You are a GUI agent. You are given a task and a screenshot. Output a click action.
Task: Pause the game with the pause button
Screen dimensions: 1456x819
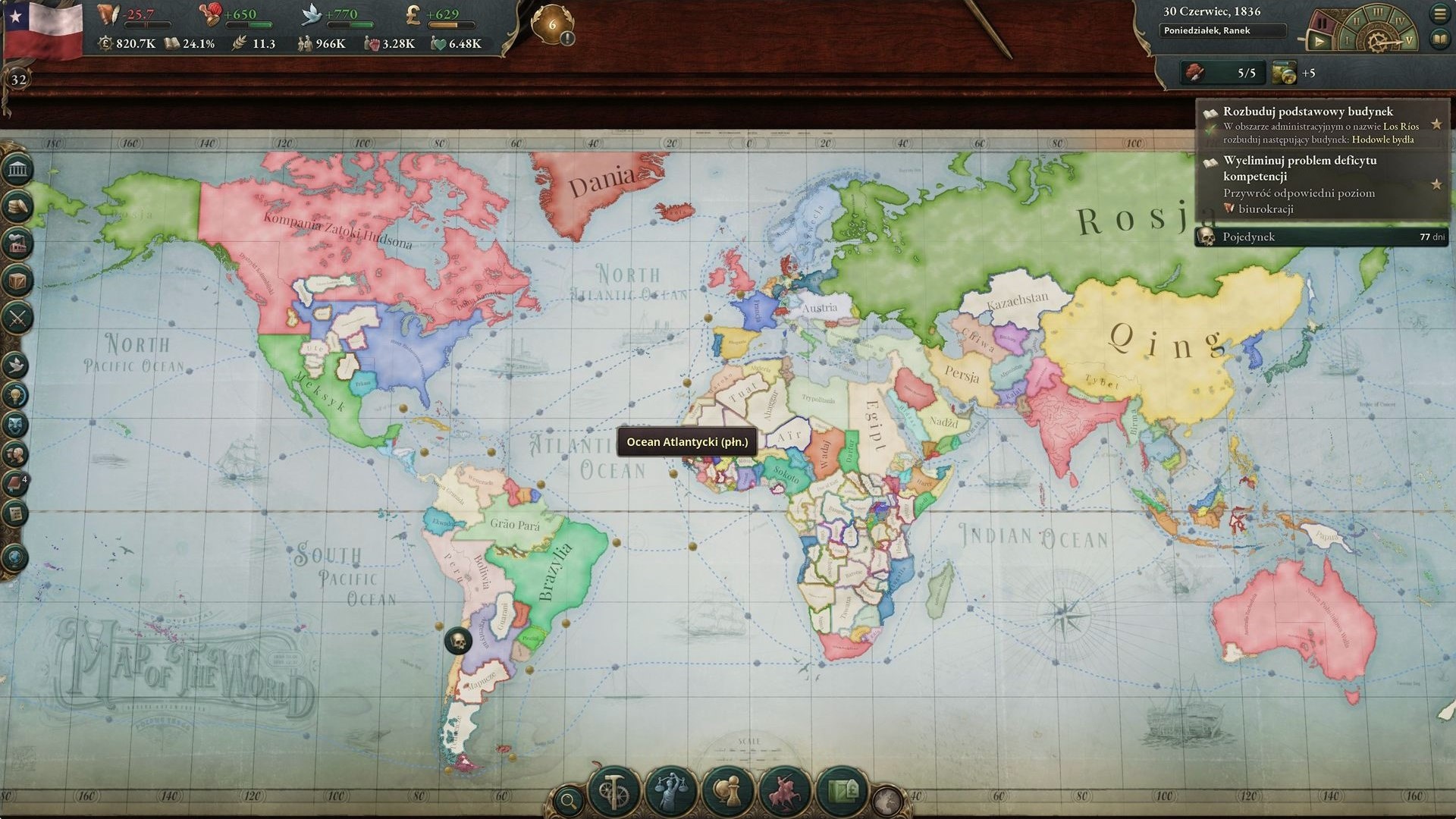click(1323, 23)
